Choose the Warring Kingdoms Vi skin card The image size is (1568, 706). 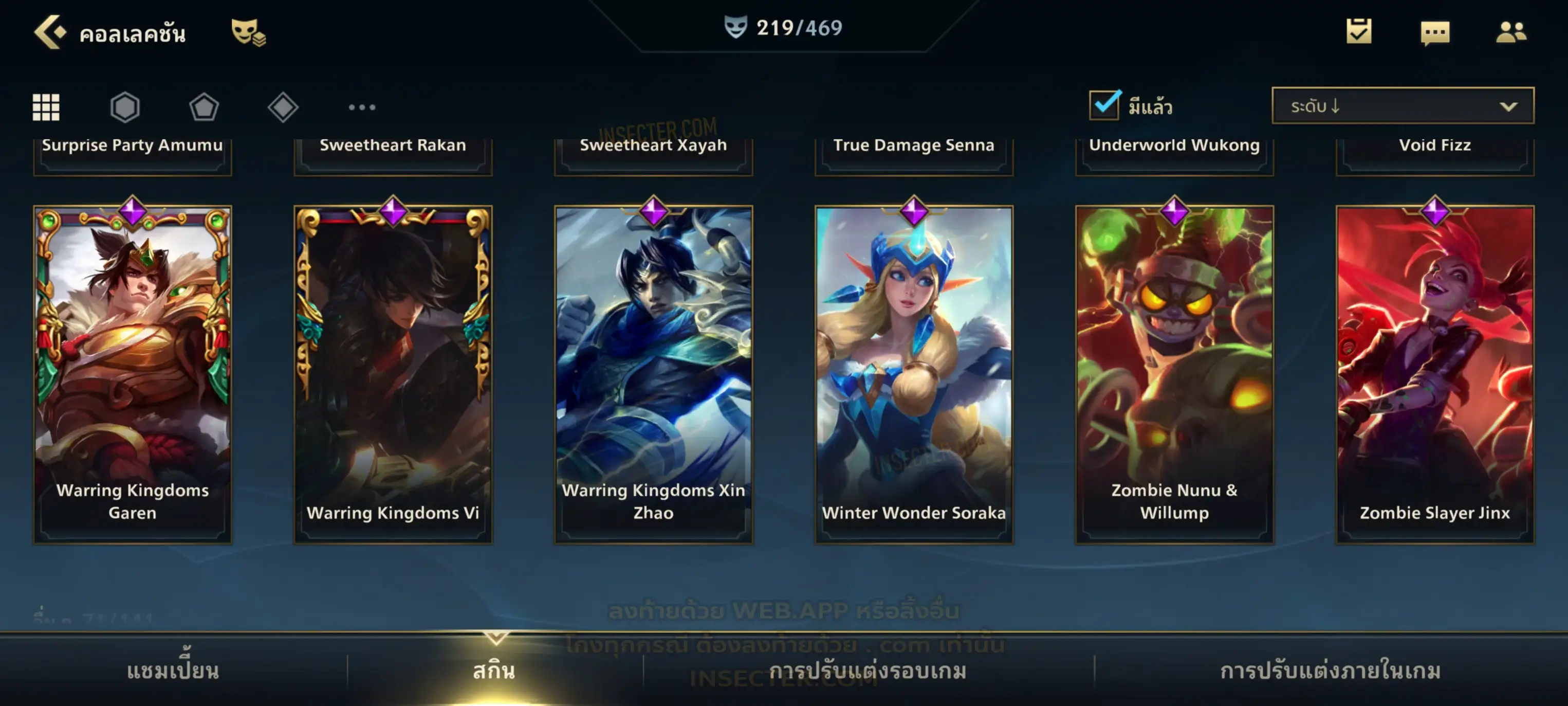click(x=393, y=373)
